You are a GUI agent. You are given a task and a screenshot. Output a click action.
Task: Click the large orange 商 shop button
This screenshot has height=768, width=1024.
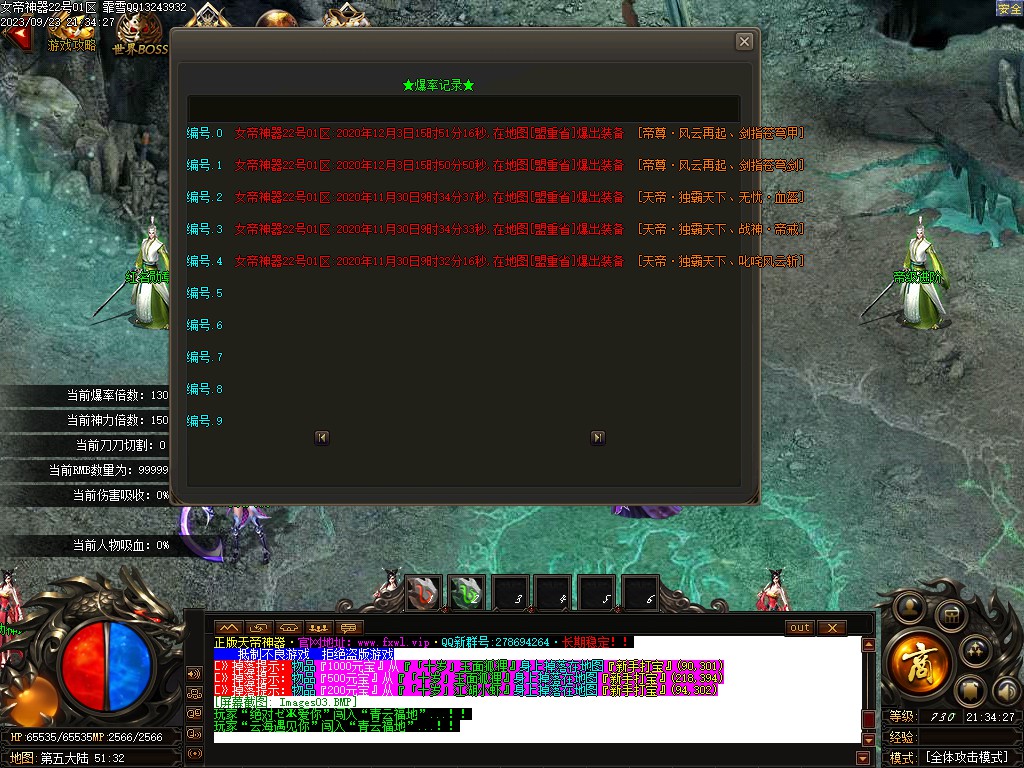coord(911,660)
